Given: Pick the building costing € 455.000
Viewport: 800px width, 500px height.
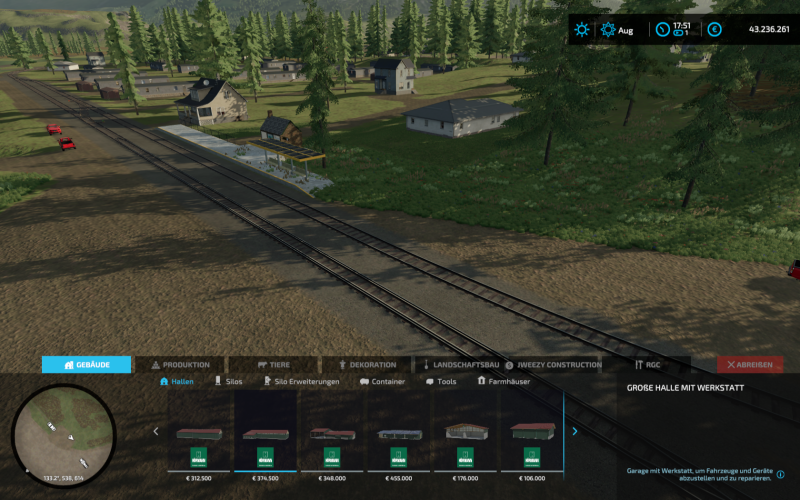Looking at the screenshot, I should pos(400,440).
